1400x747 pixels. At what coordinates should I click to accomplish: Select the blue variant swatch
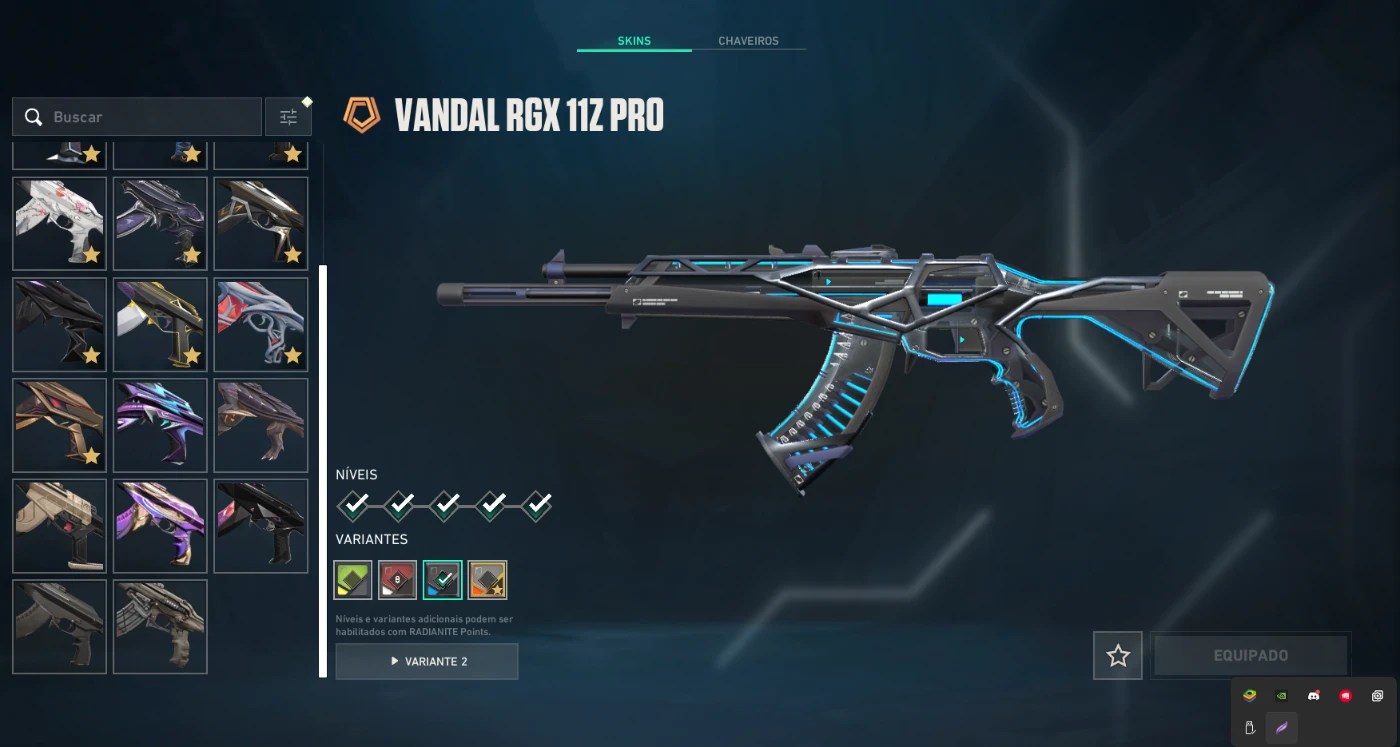pos(443,580)
